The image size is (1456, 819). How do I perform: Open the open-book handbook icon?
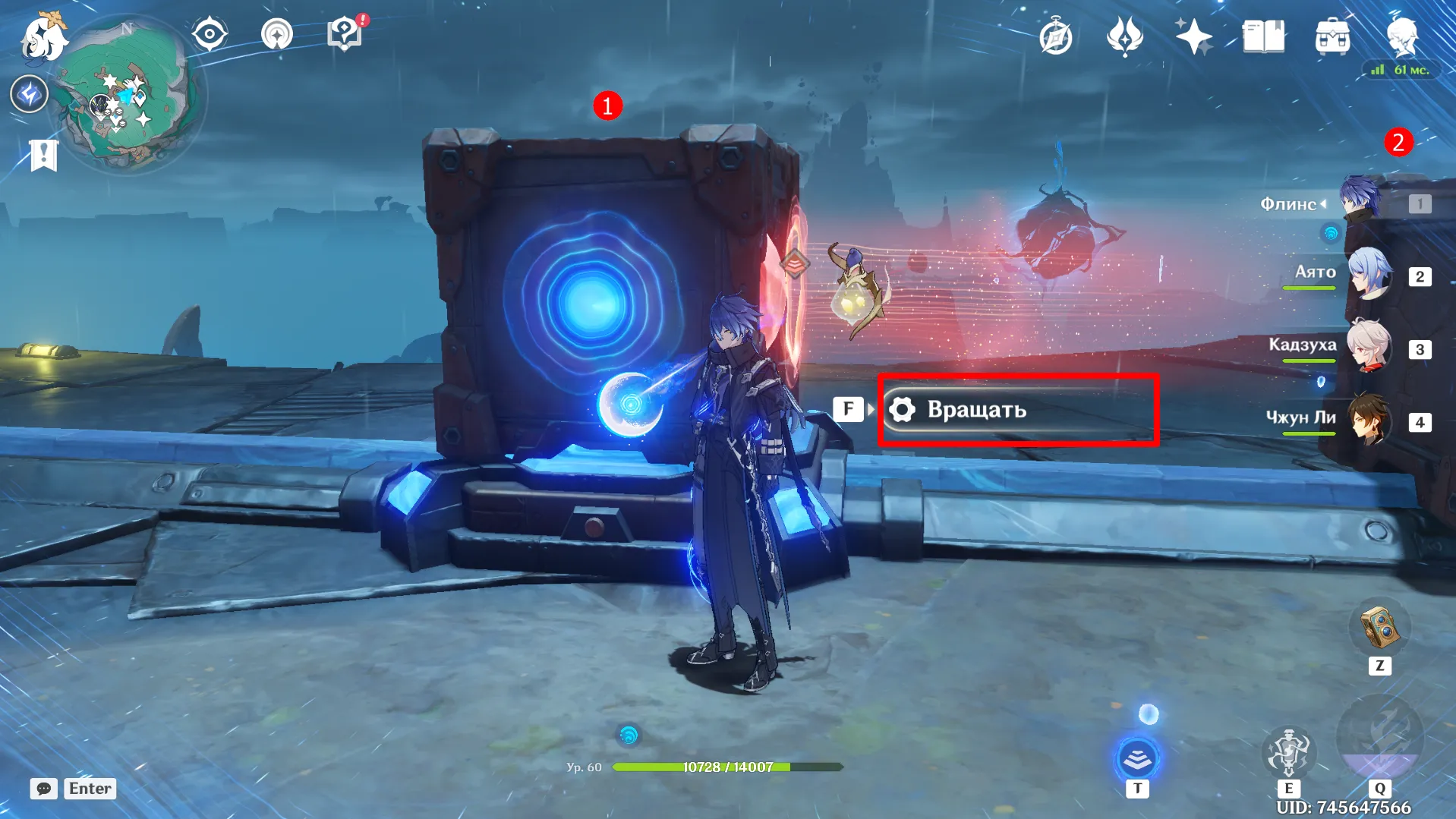pyautogui.click(x=1263, y=36)
